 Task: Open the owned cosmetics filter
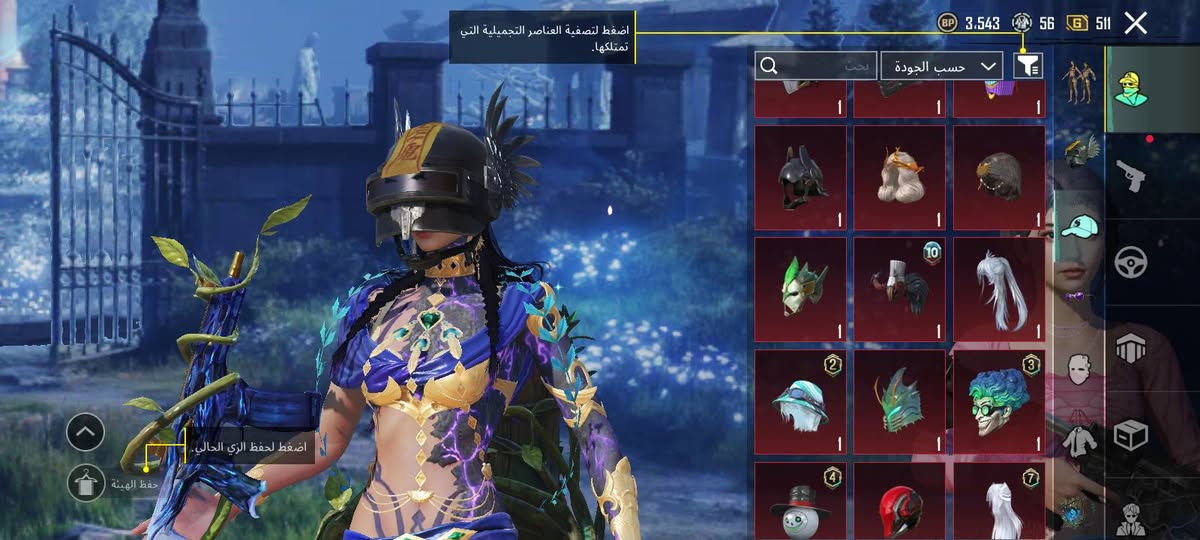click(x=1028, y=66)
